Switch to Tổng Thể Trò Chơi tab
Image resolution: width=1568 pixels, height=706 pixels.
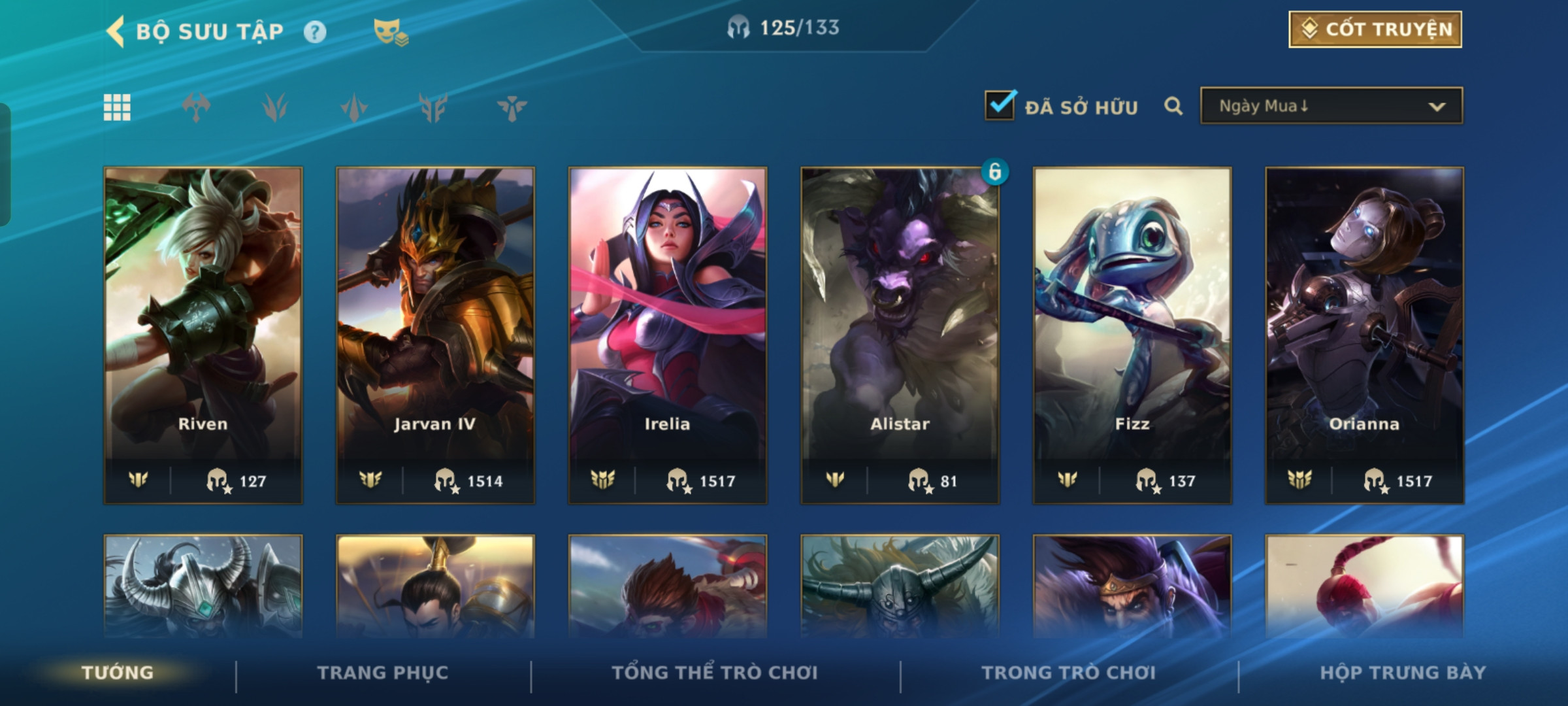[715, 673]
